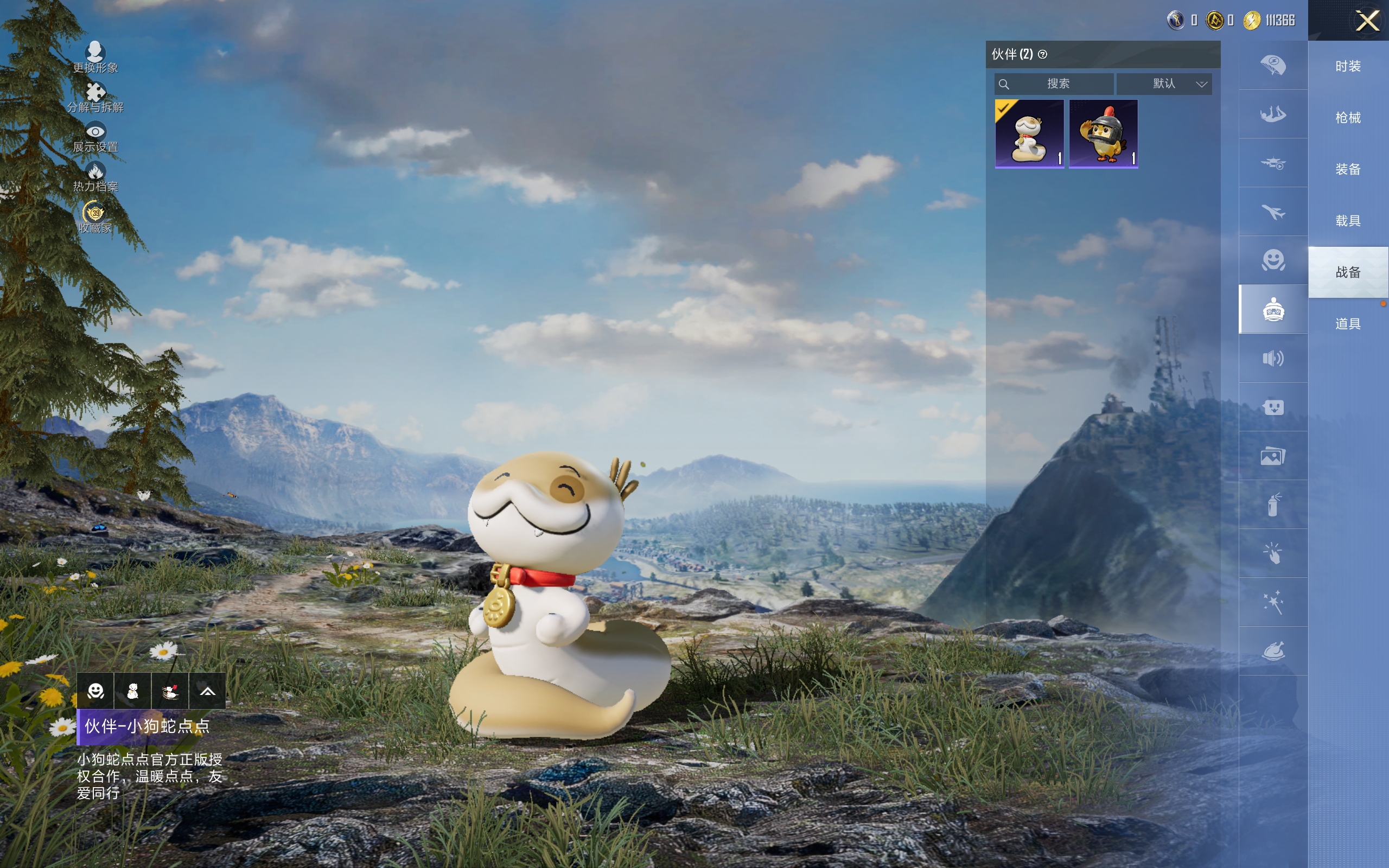Show the companion help question mark
This screenshot has width=1389, height=868.
1042,55
